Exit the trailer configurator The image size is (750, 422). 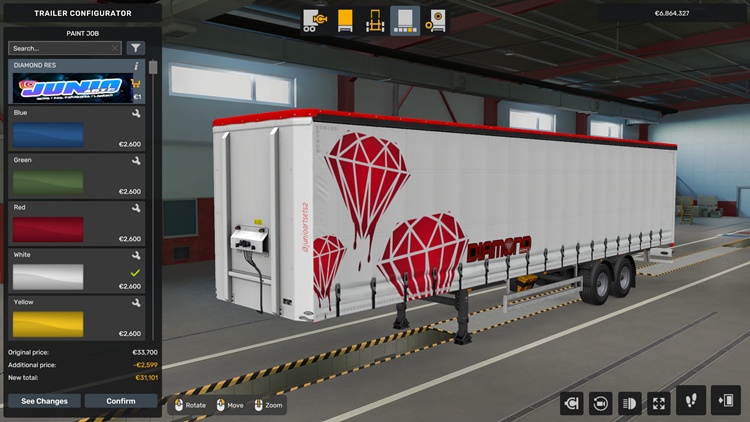point(725,401)
